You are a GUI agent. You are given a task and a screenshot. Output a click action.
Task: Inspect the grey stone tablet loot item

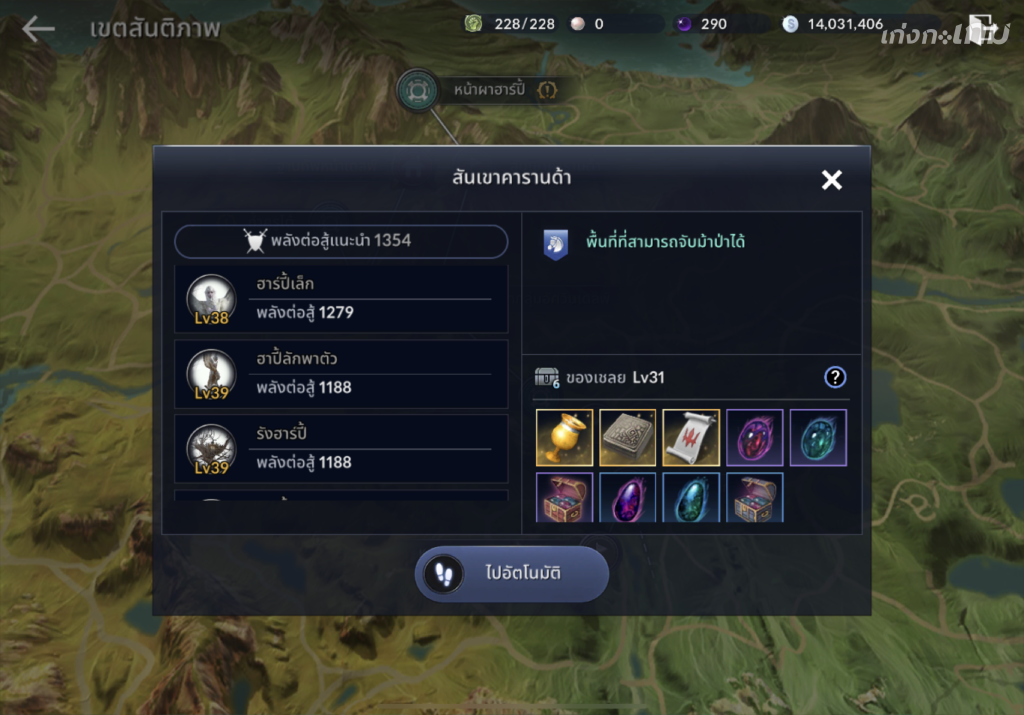[628, 437]
